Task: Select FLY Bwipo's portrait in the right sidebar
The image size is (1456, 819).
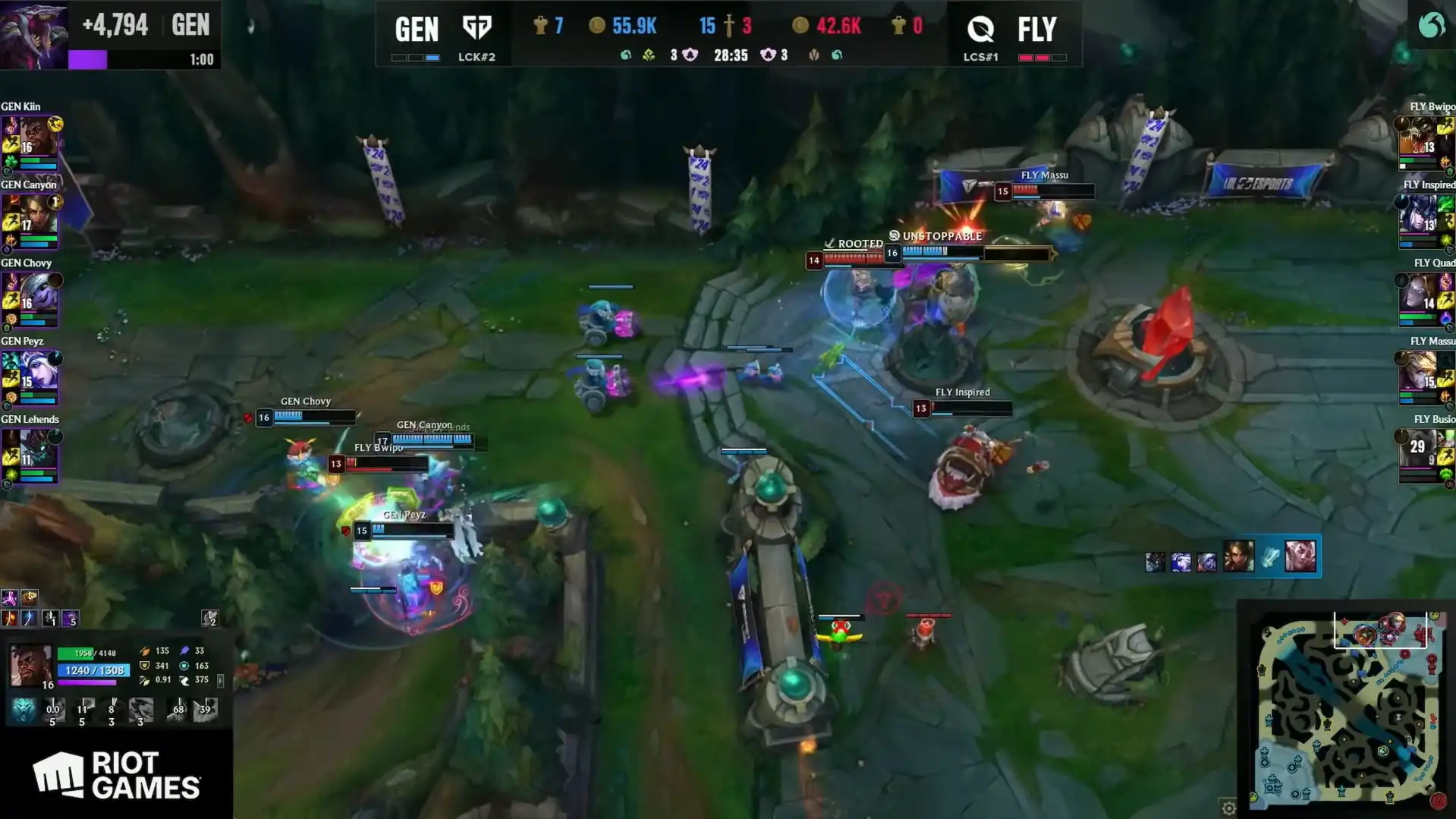Action: tap(1419, 137)
